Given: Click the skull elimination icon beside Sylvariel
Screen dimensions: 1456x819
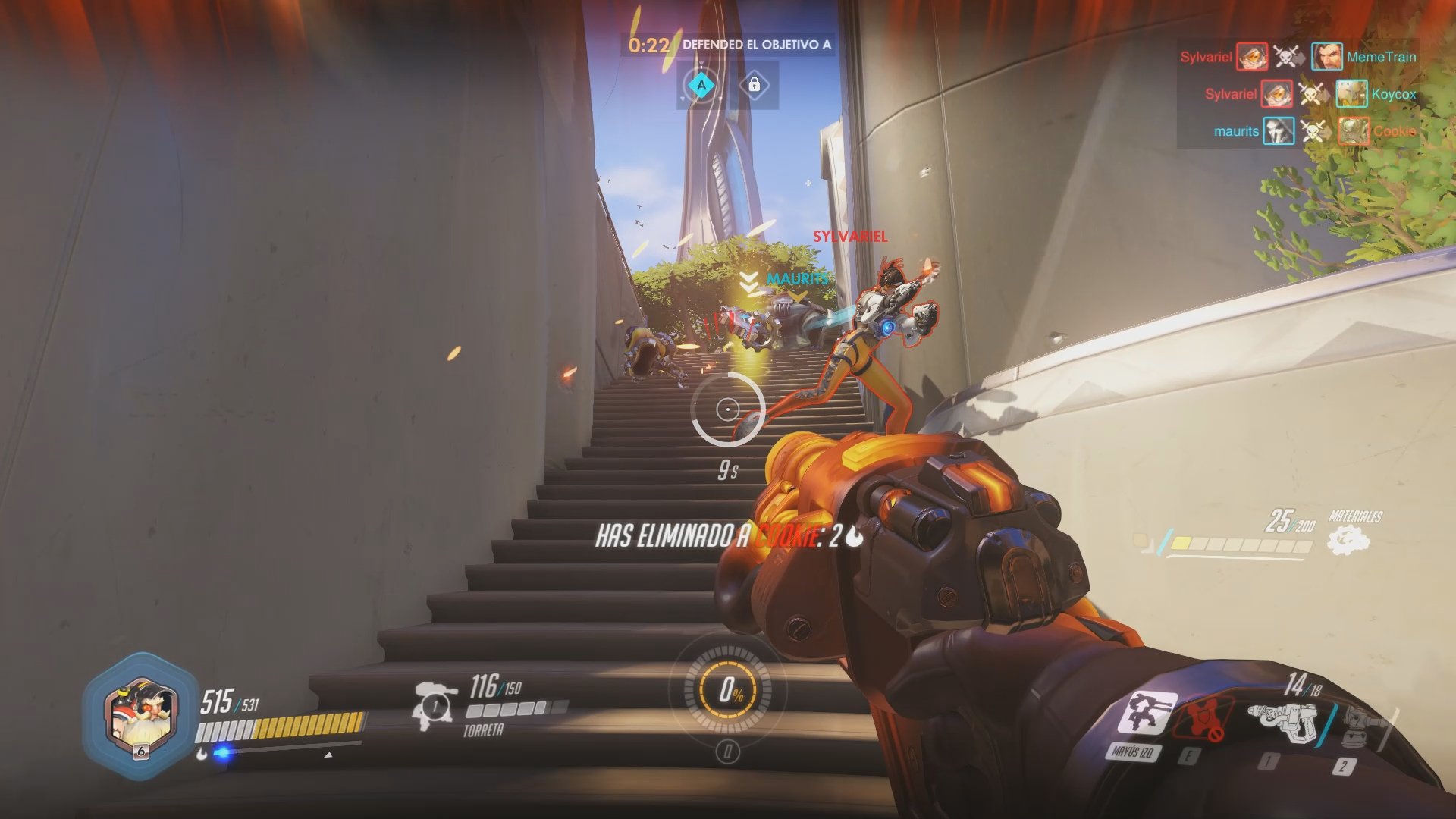Looking at the screenshot, I should click(x=1285, y=57).
